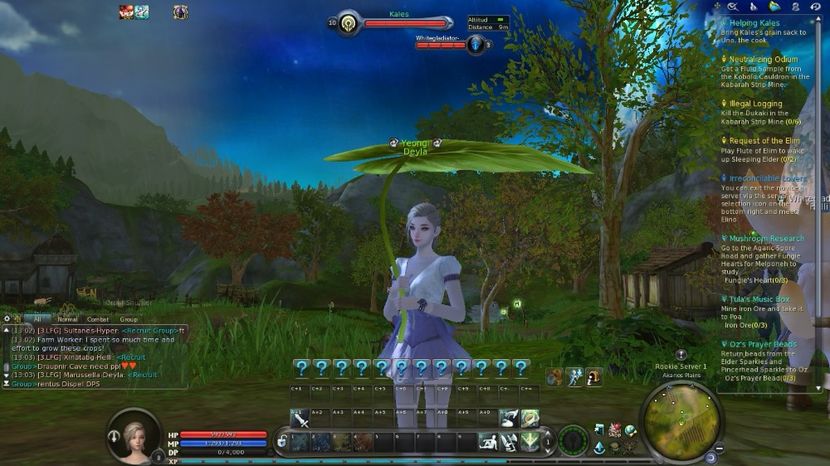Click the magnifier icon above quest tracker
Screen dimensions: 830x466
[x=733, y=7]
